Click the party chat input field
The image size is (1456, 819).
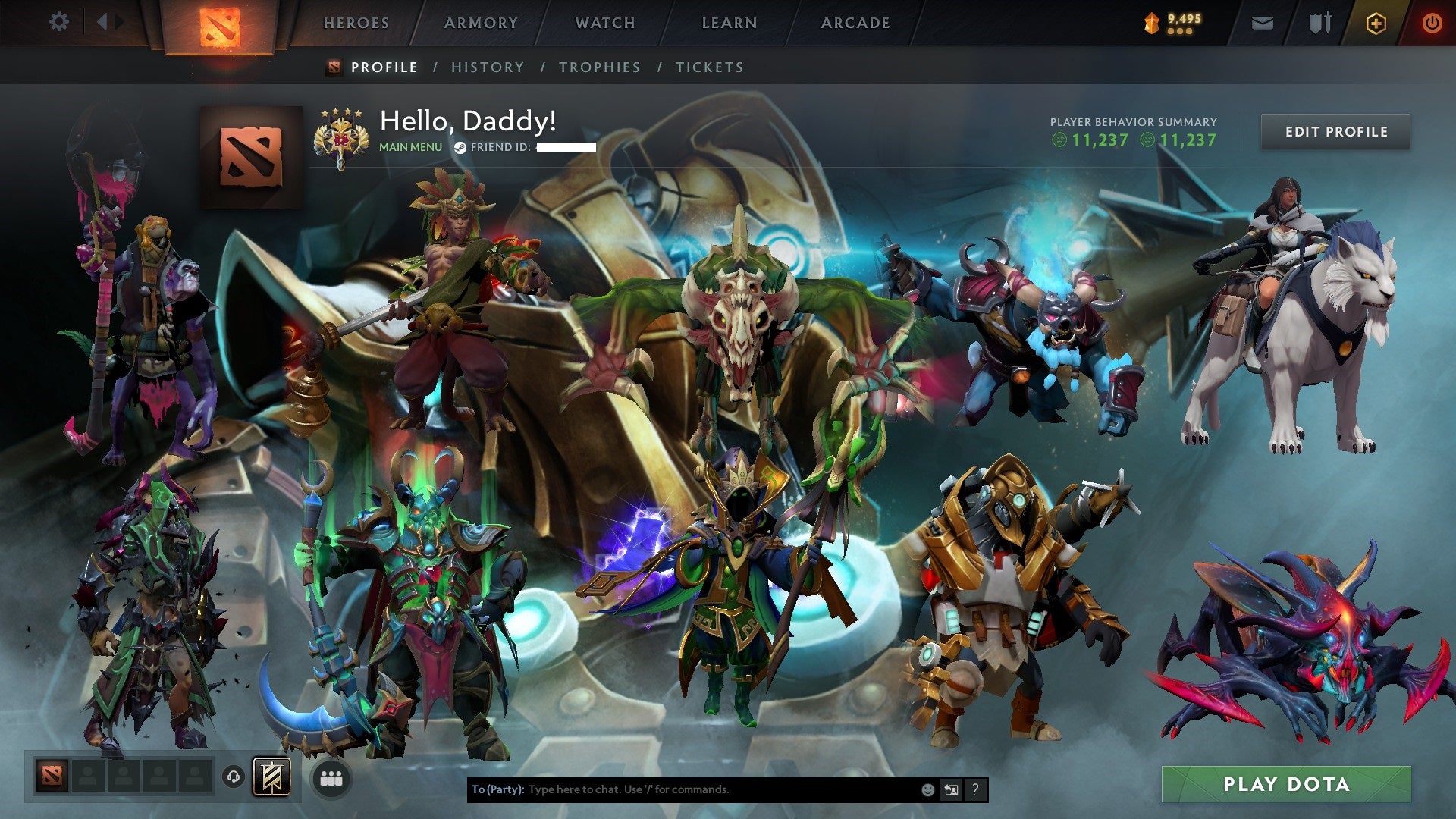pyautogui.click(x=682, y=789)
